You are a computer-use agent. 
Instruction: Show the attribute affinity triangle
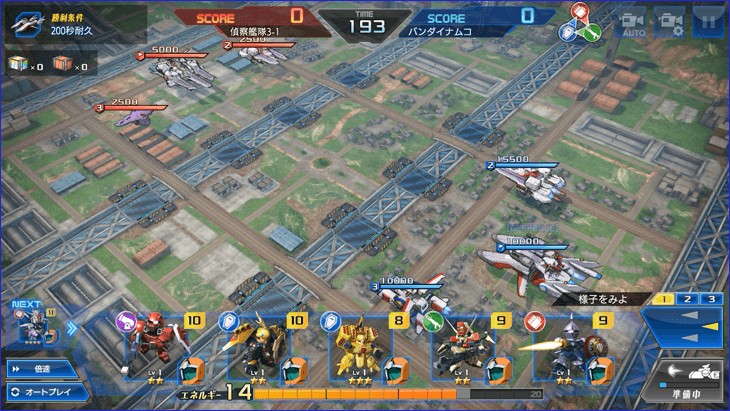pos(581,22)
